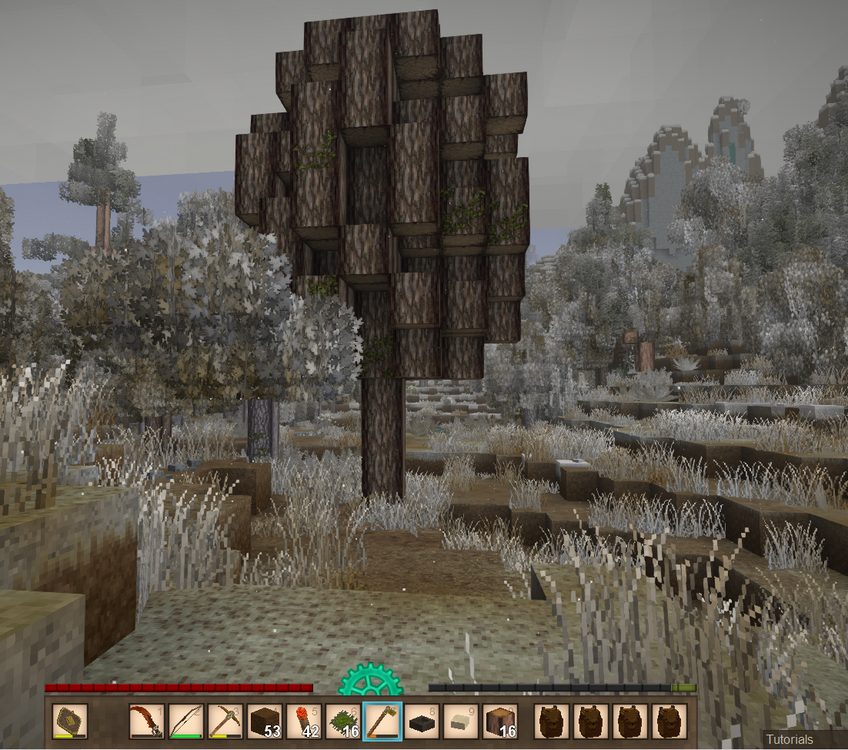
Task: Click the highlighted axe hotbar slot
Action: pos(382,721)
